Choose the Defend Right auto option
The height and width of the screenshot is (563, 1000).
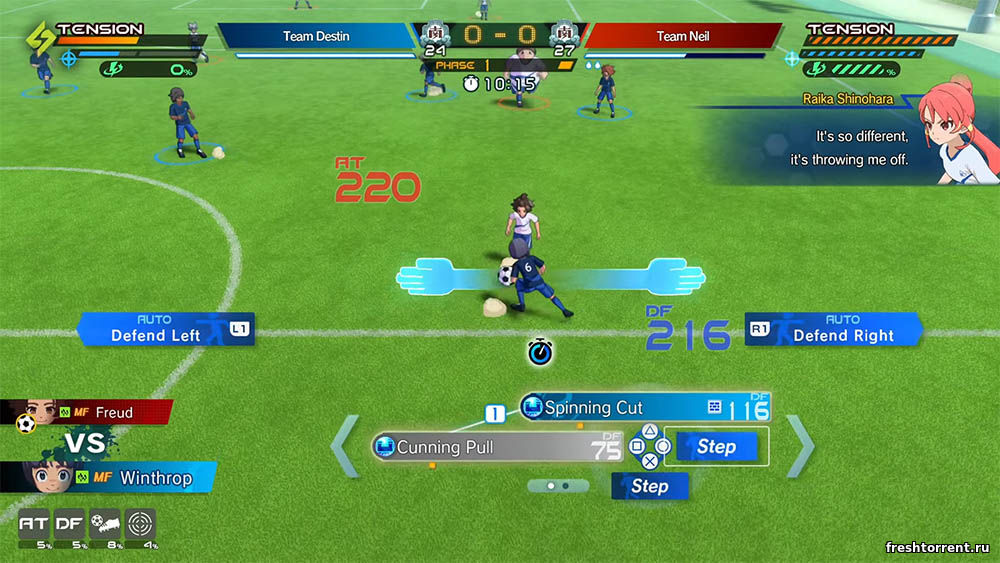[833, 329]
